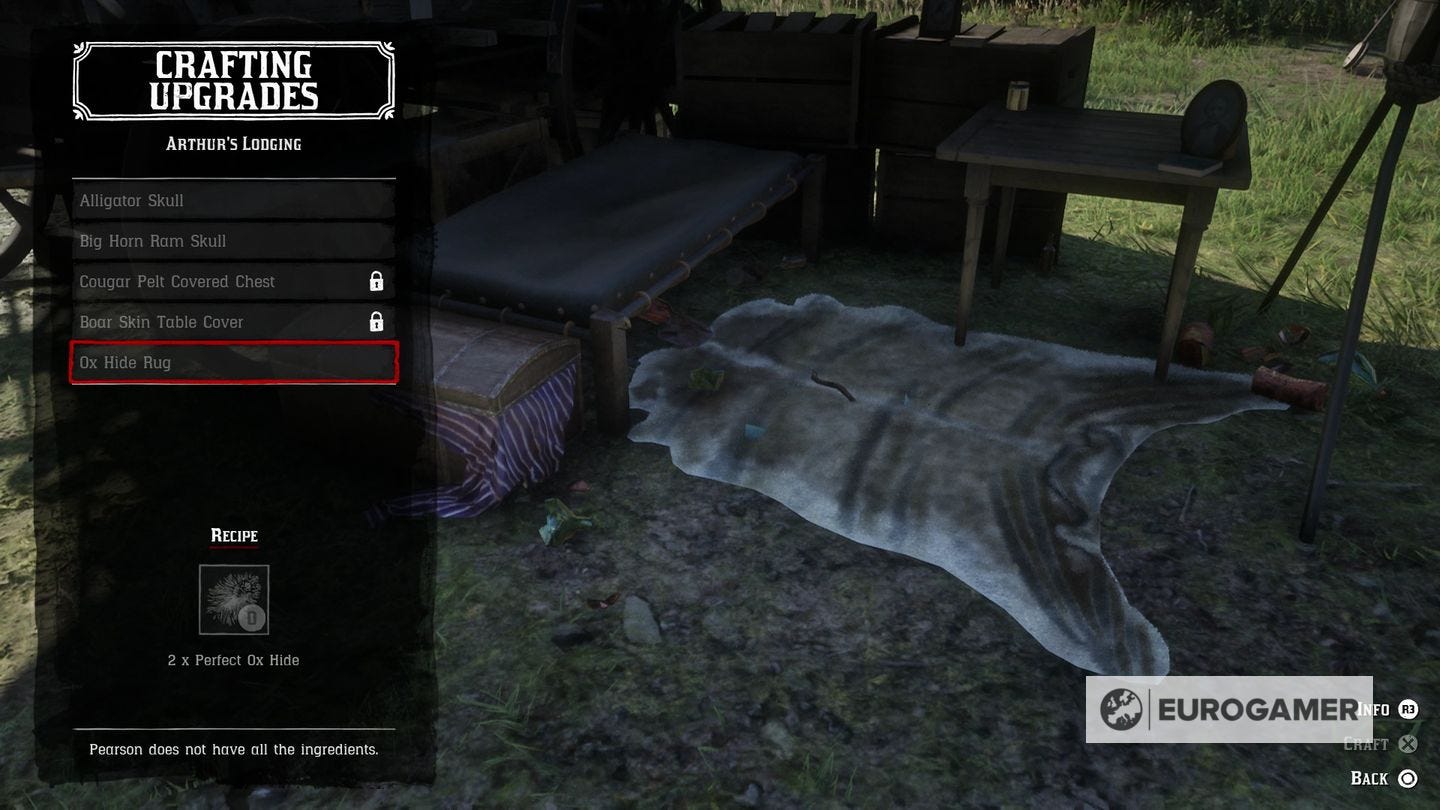Click the 2 x Perfect Ox Hide ingredient text

point(233,660)
